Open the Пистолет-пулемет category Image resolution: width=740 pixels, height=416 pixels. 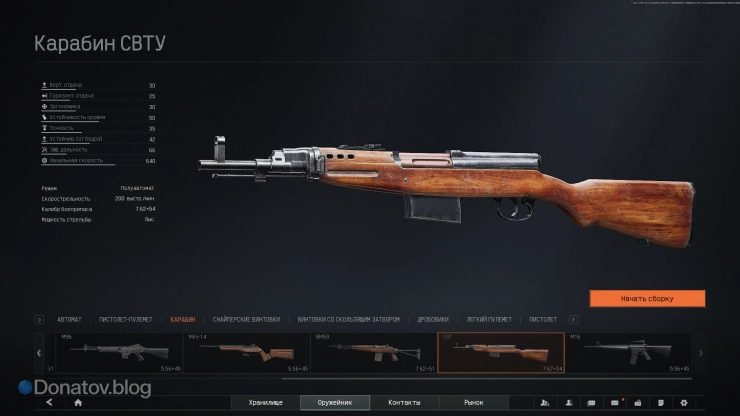pos(128,320)
